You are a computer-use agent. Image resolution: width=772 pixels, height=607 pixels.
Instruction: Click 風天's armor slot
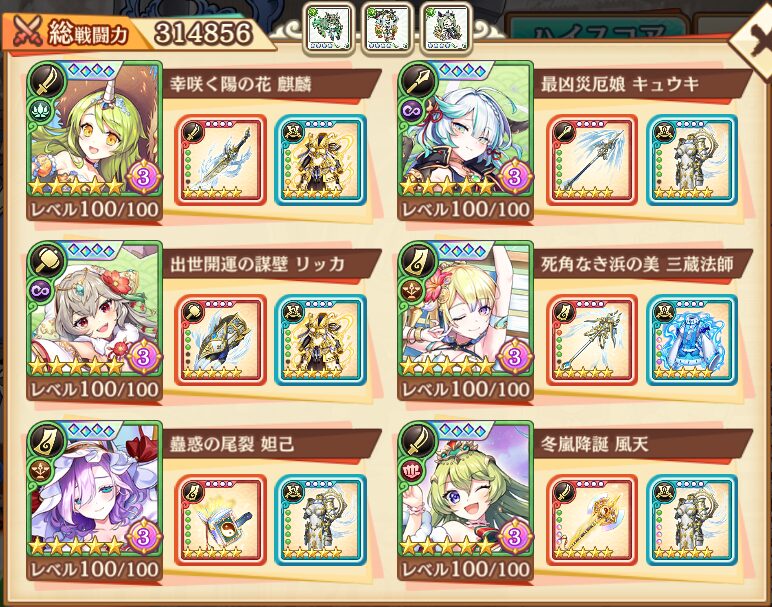690,520
